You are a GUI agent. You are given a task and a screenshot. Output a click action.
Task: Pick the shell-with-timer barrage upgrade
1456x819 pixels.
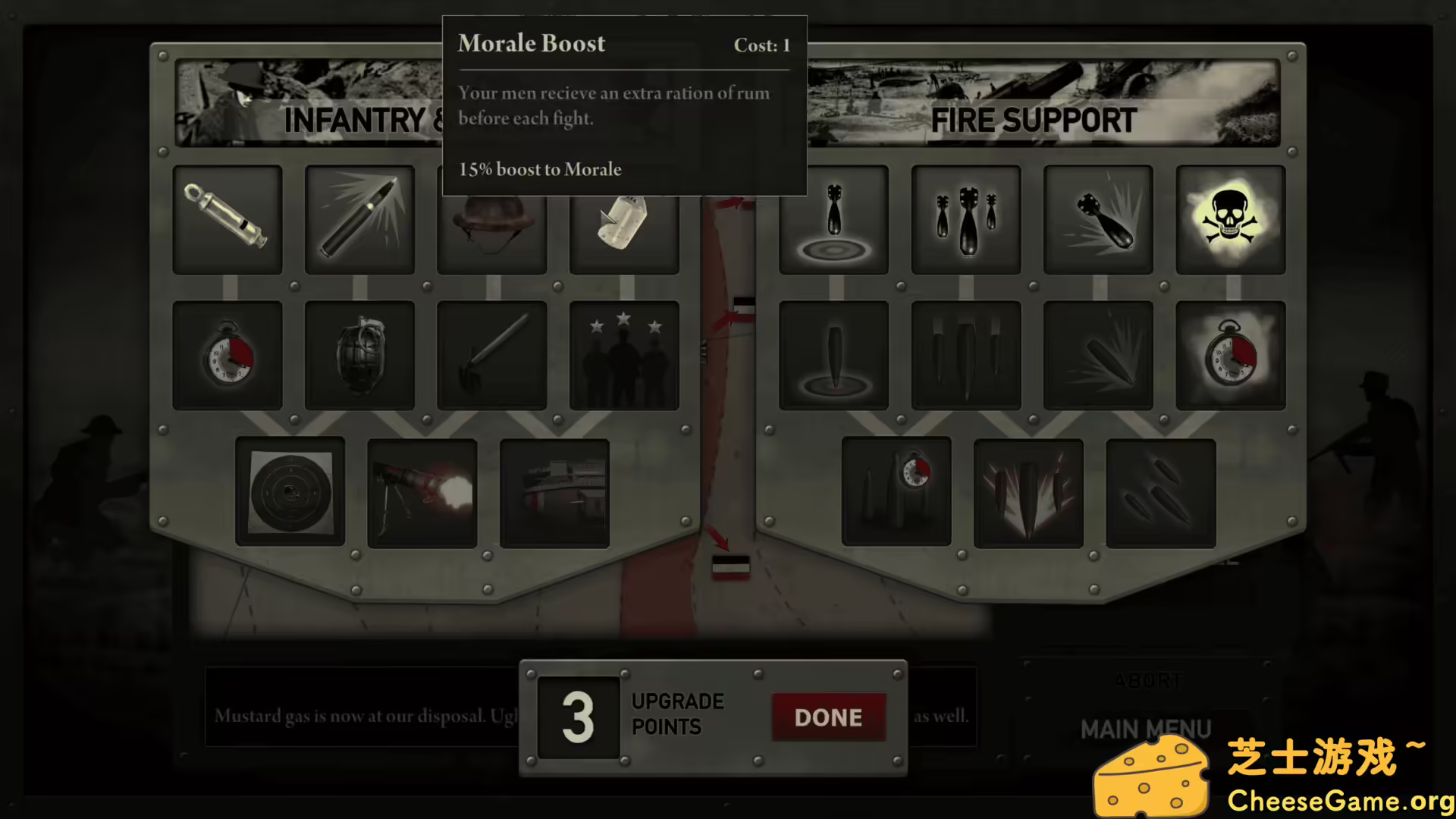tap(896, 492)
